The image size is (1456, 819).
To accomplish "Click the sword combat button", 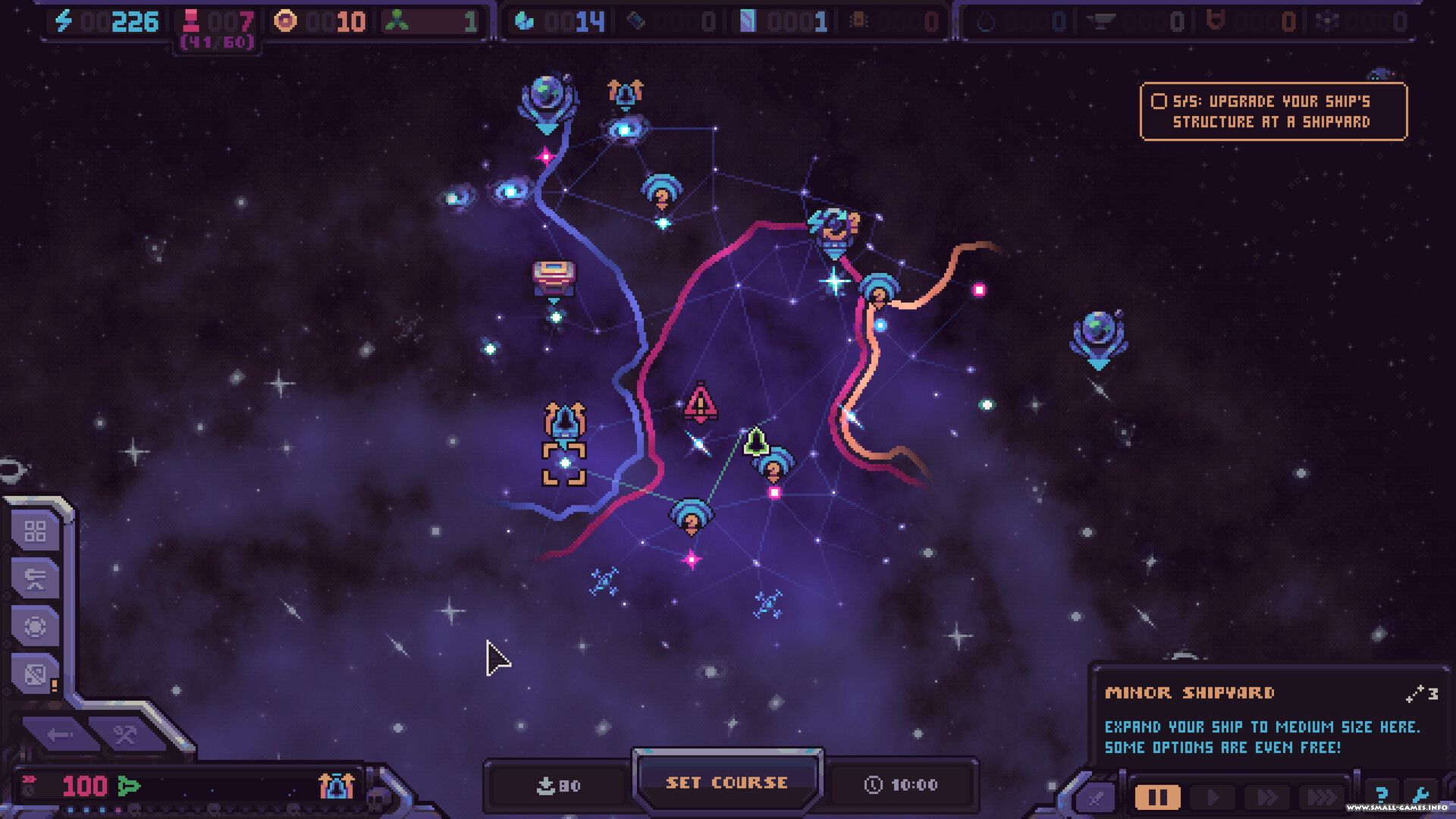I will coord(1097,797).
